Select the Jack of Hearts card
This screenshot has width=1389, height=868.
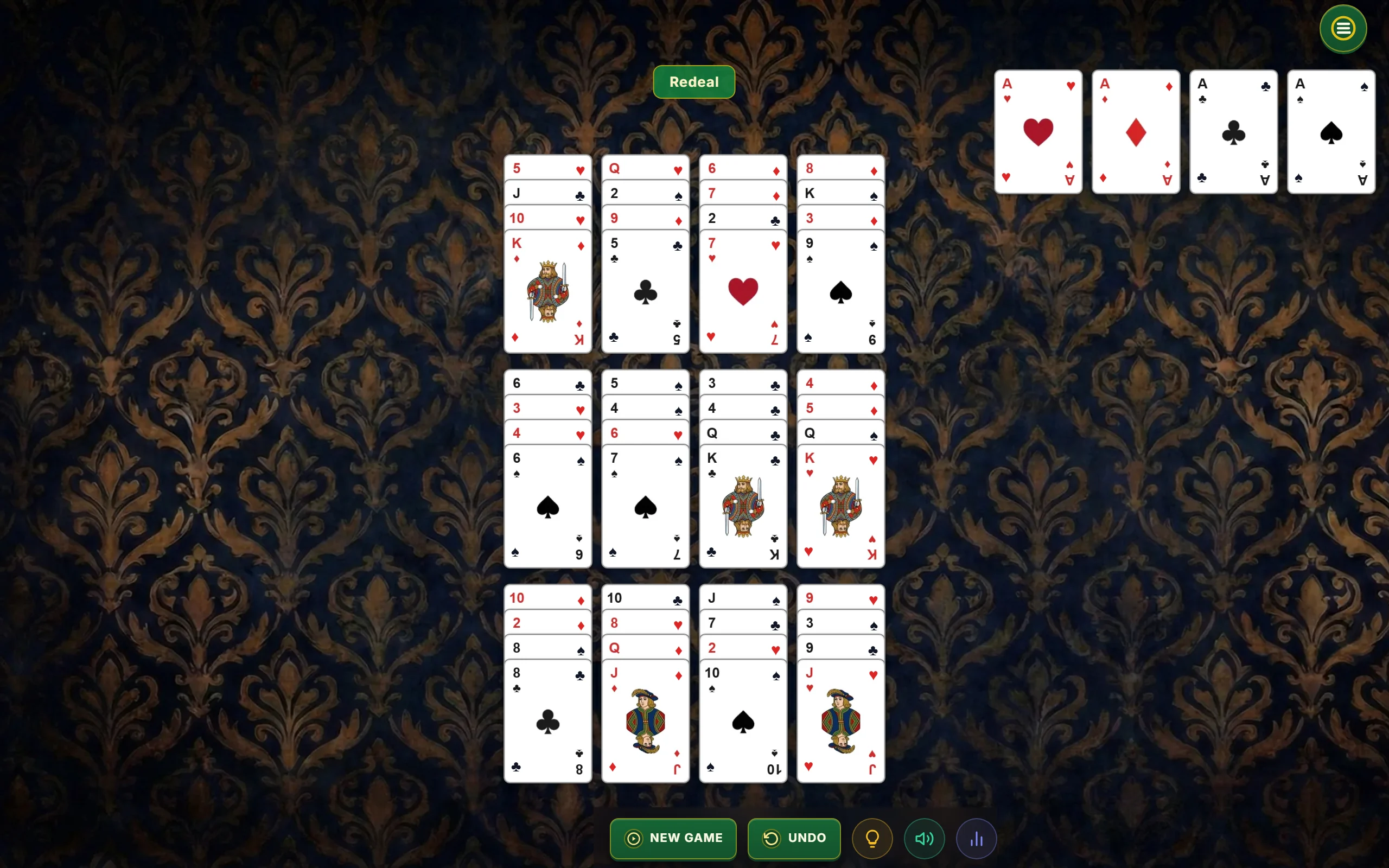840,720
